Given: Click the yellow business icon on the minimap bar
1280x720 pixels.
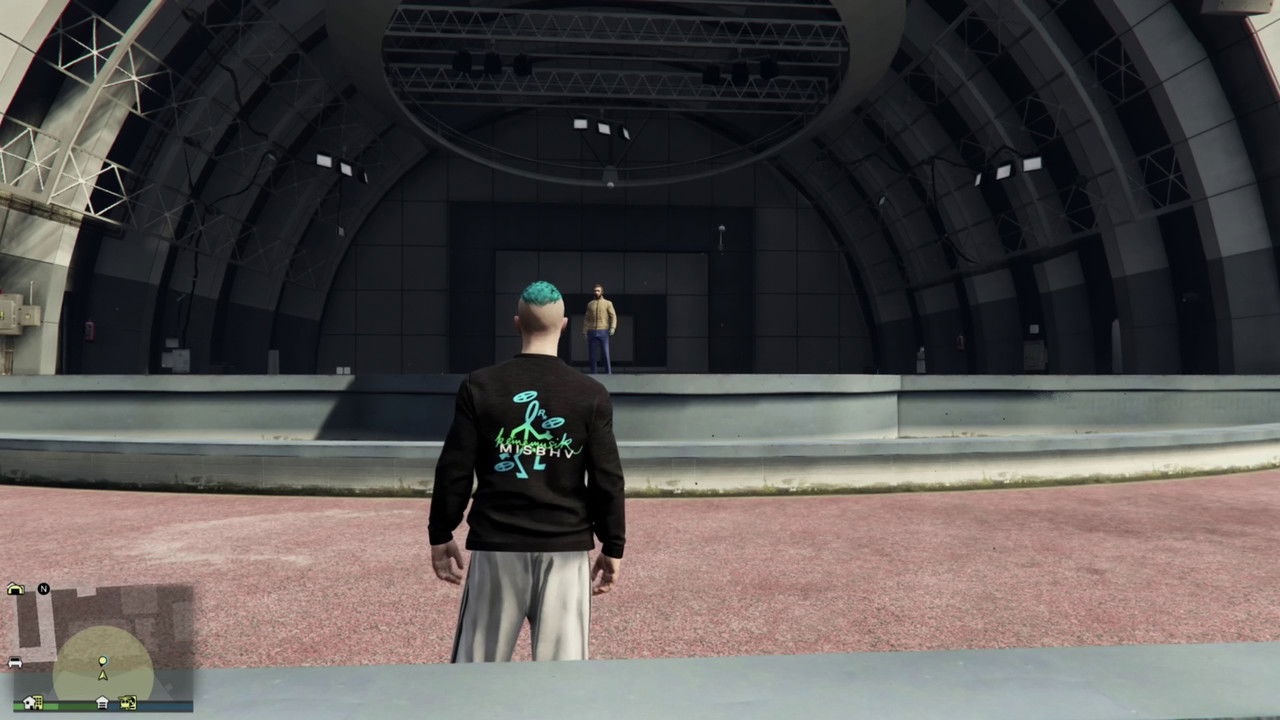Looking at the screenshot, I should pos(127,702).
